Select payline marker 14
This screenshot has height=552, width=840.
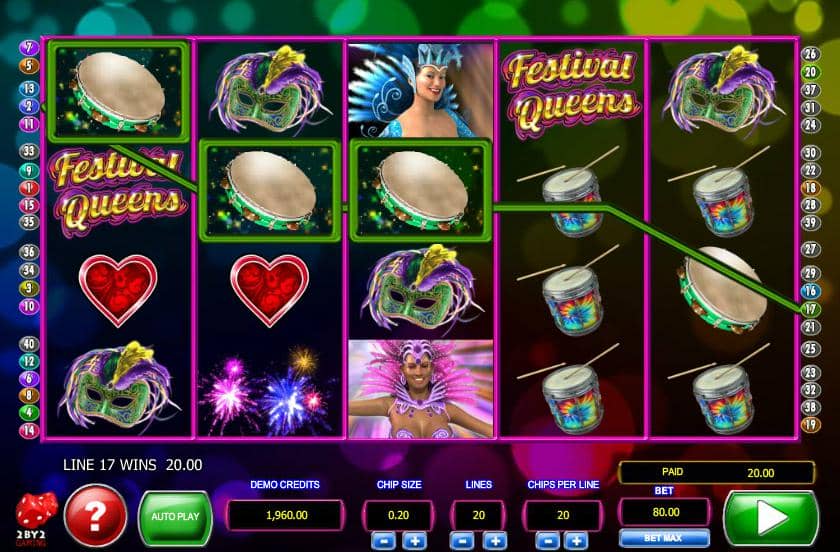coord(28,430)
